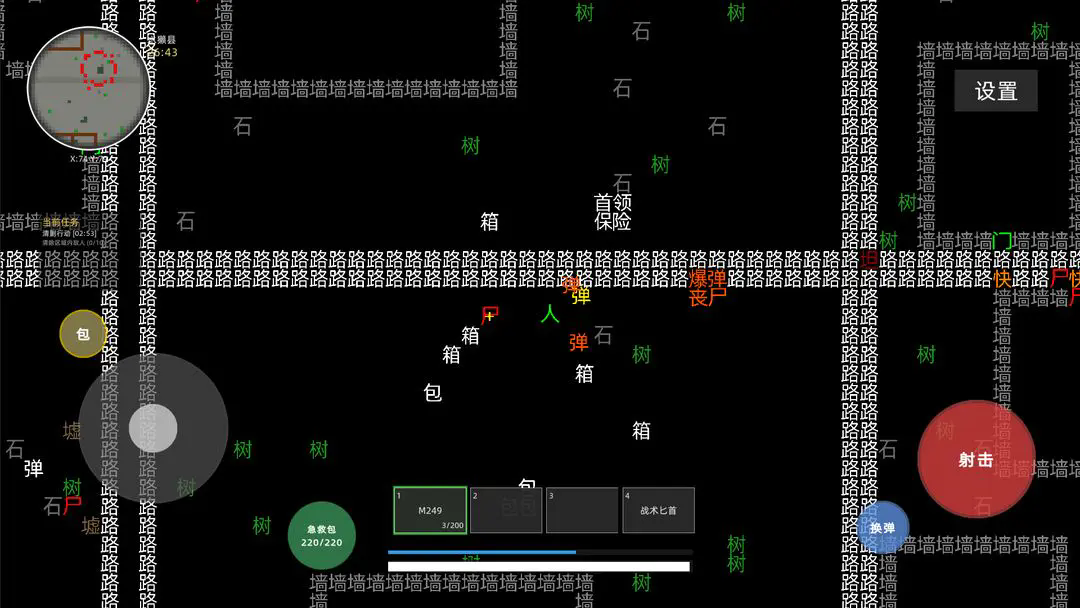Select the M249 weapon slot
This screenshot has height=608, width=1080.
tap(430, 510)
